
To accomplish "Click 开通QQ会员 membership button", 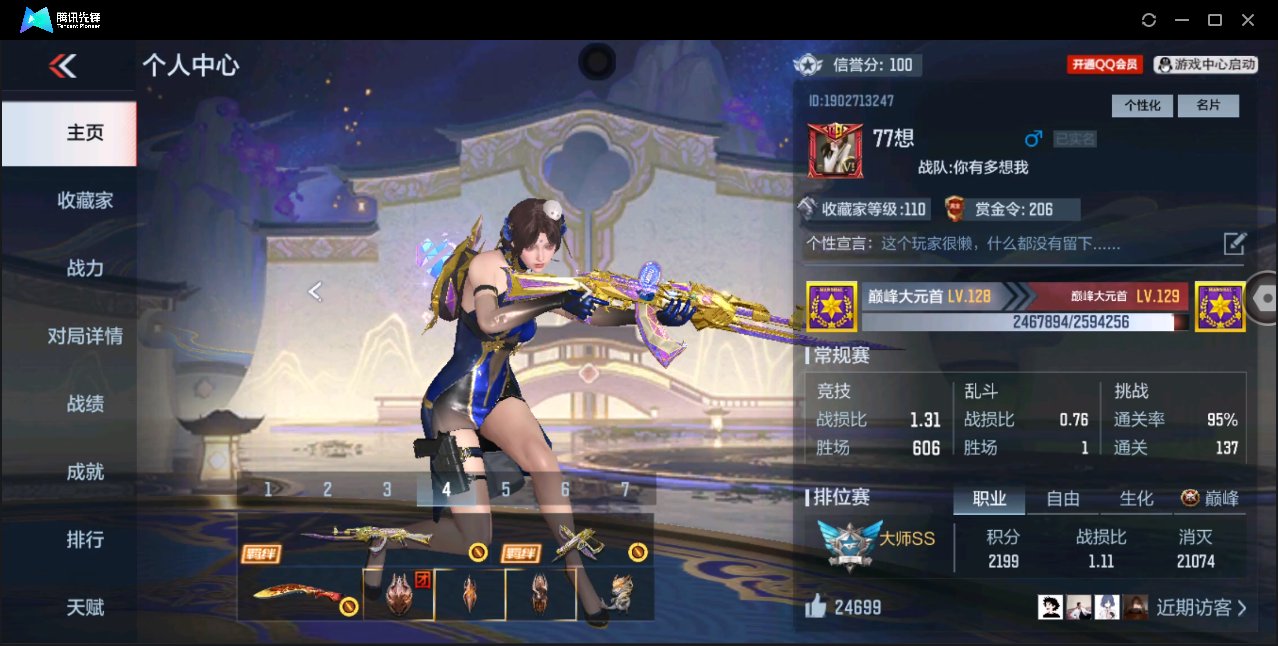I will pyautogui.click(x=1105, y=64).
